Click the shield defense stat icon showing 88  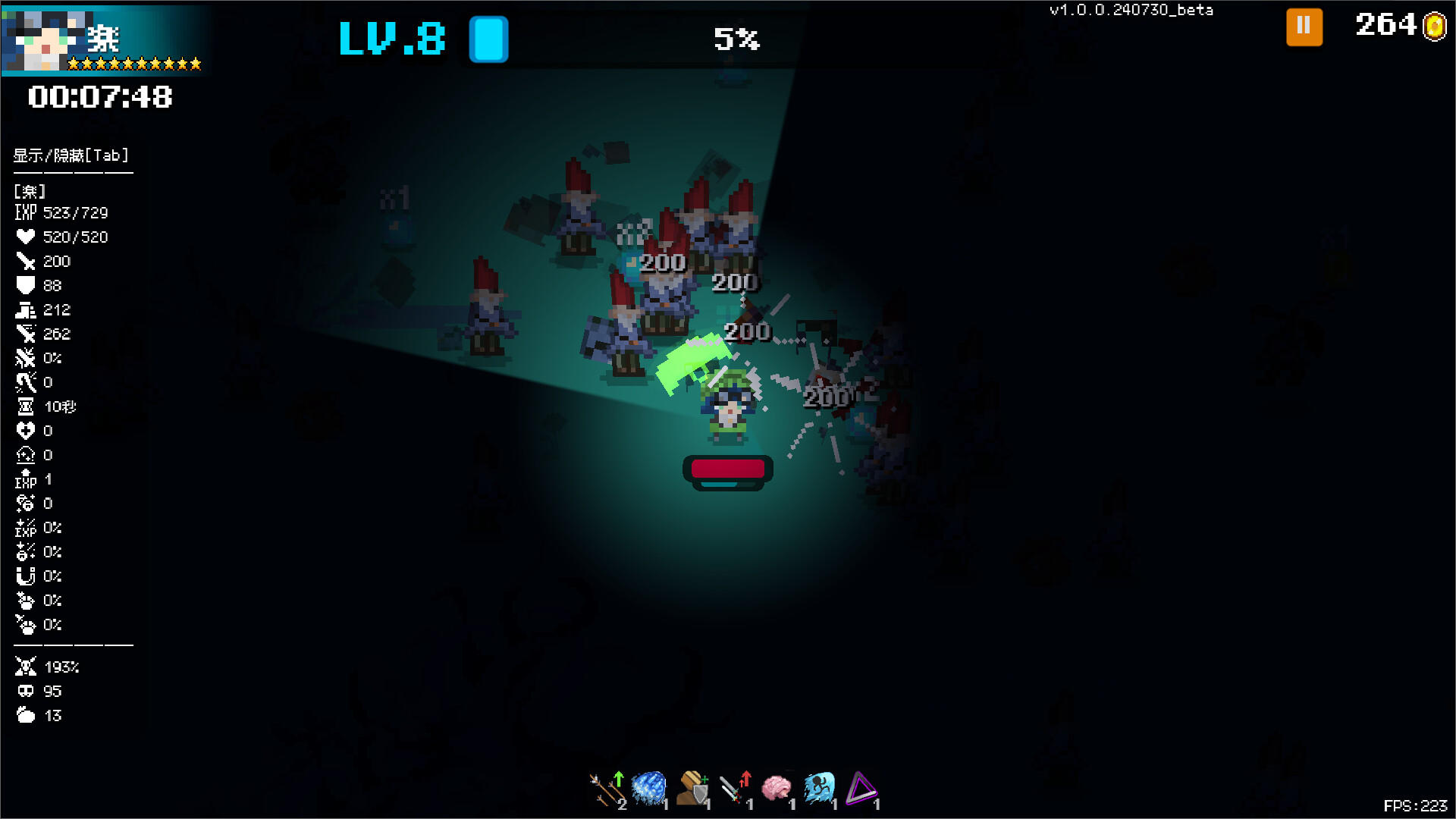[x=27, y=285]
